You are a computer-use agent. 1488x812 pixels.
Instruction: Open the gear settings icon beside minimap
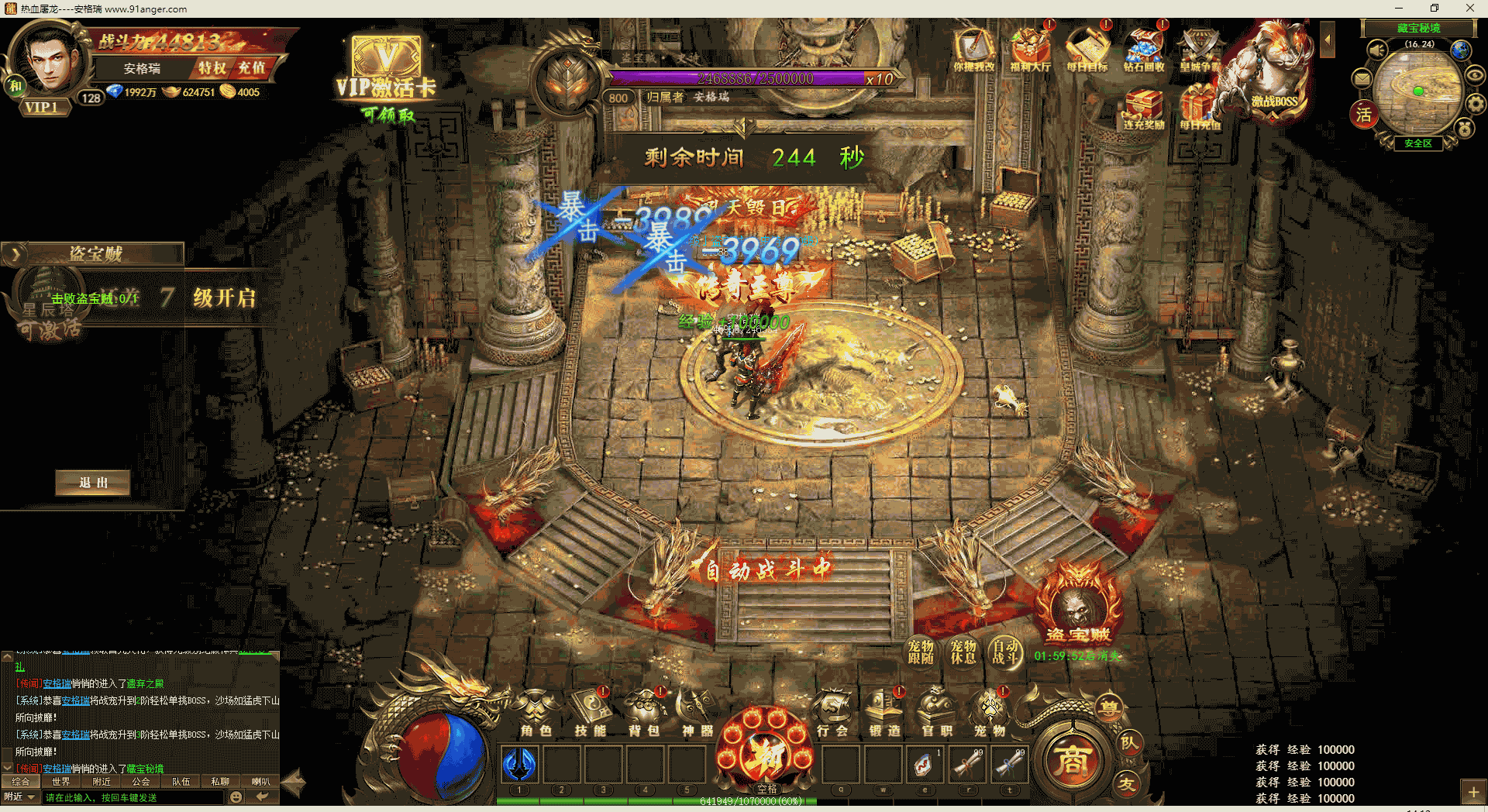click(x=1476, y=103)
